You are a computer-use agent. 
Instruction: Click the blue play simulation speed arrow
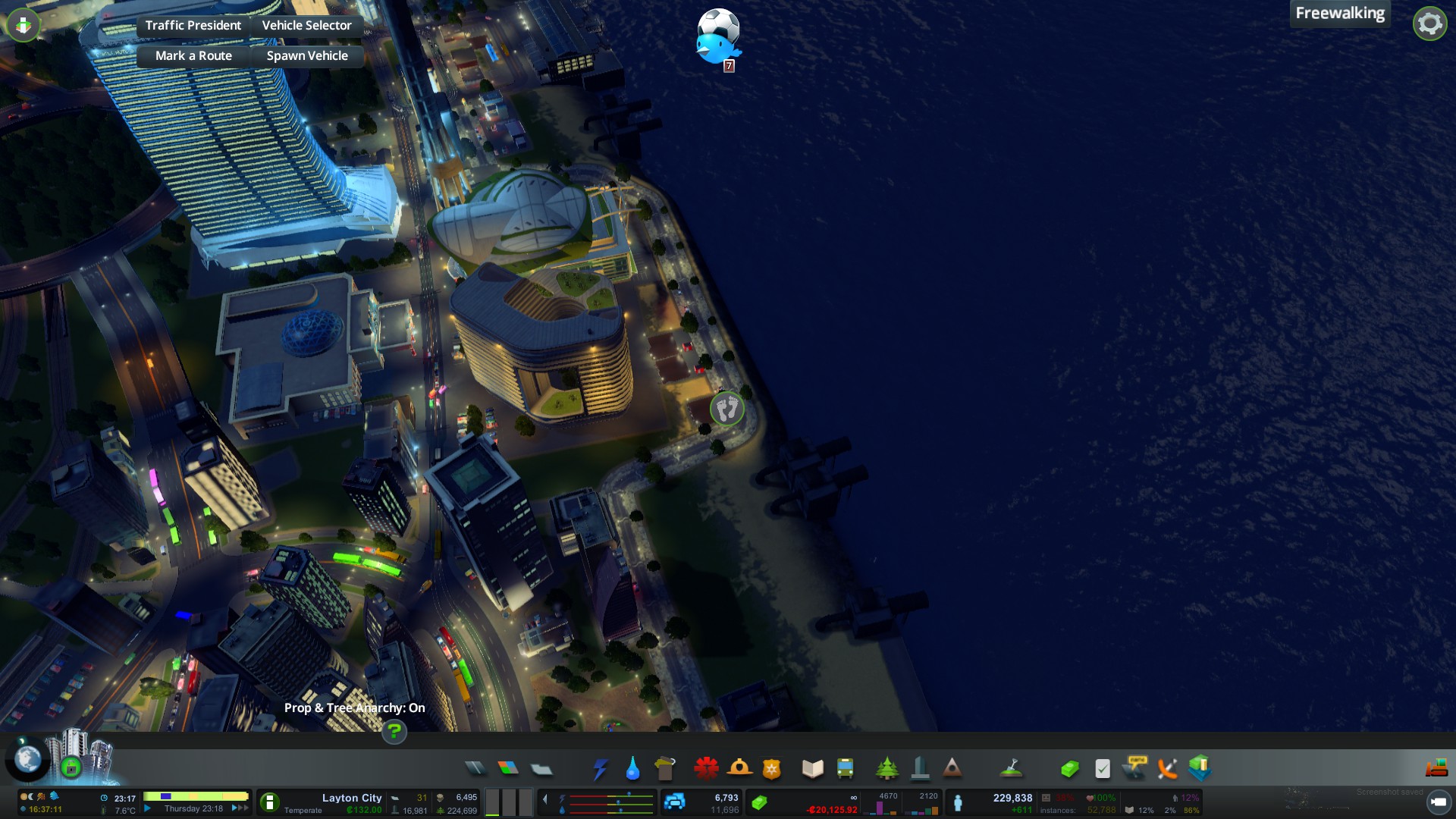click(x=148, y=808)
